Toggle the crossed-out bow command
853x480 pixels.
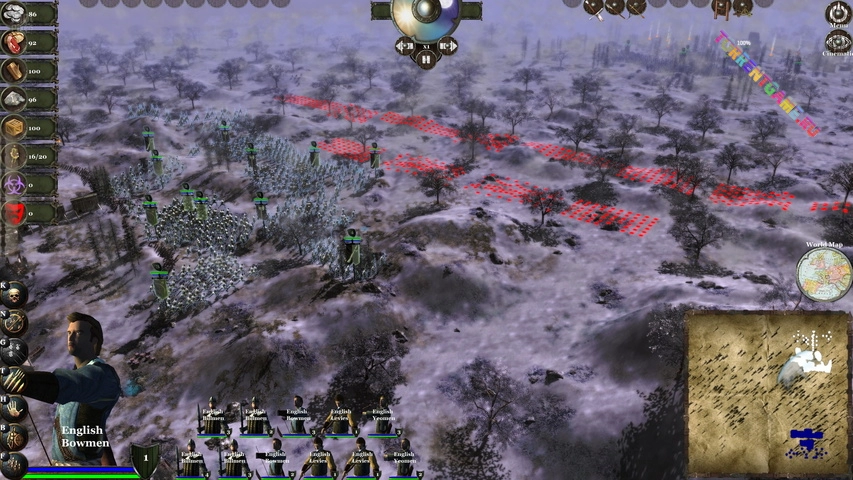click(x=14, y=322)
